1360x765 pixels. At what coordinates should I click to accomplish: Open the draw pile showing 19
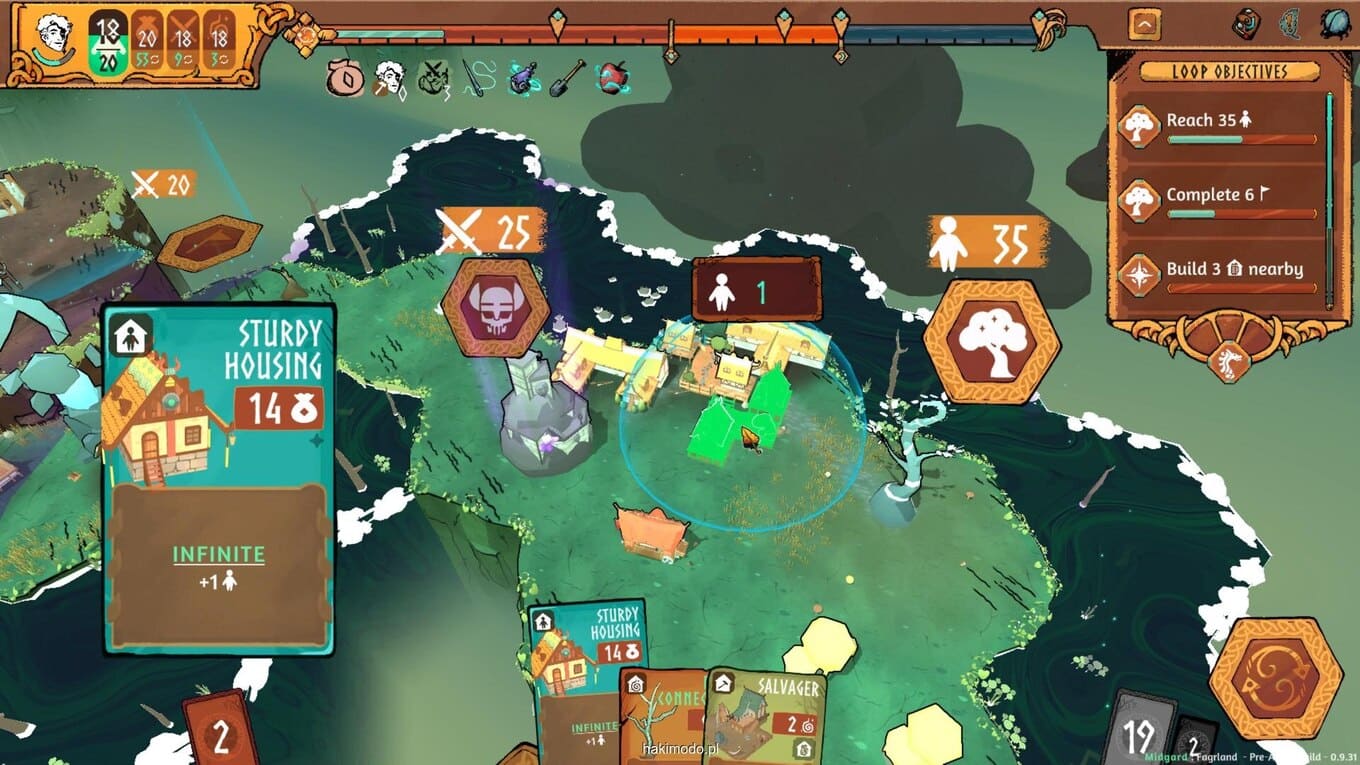1138,732
